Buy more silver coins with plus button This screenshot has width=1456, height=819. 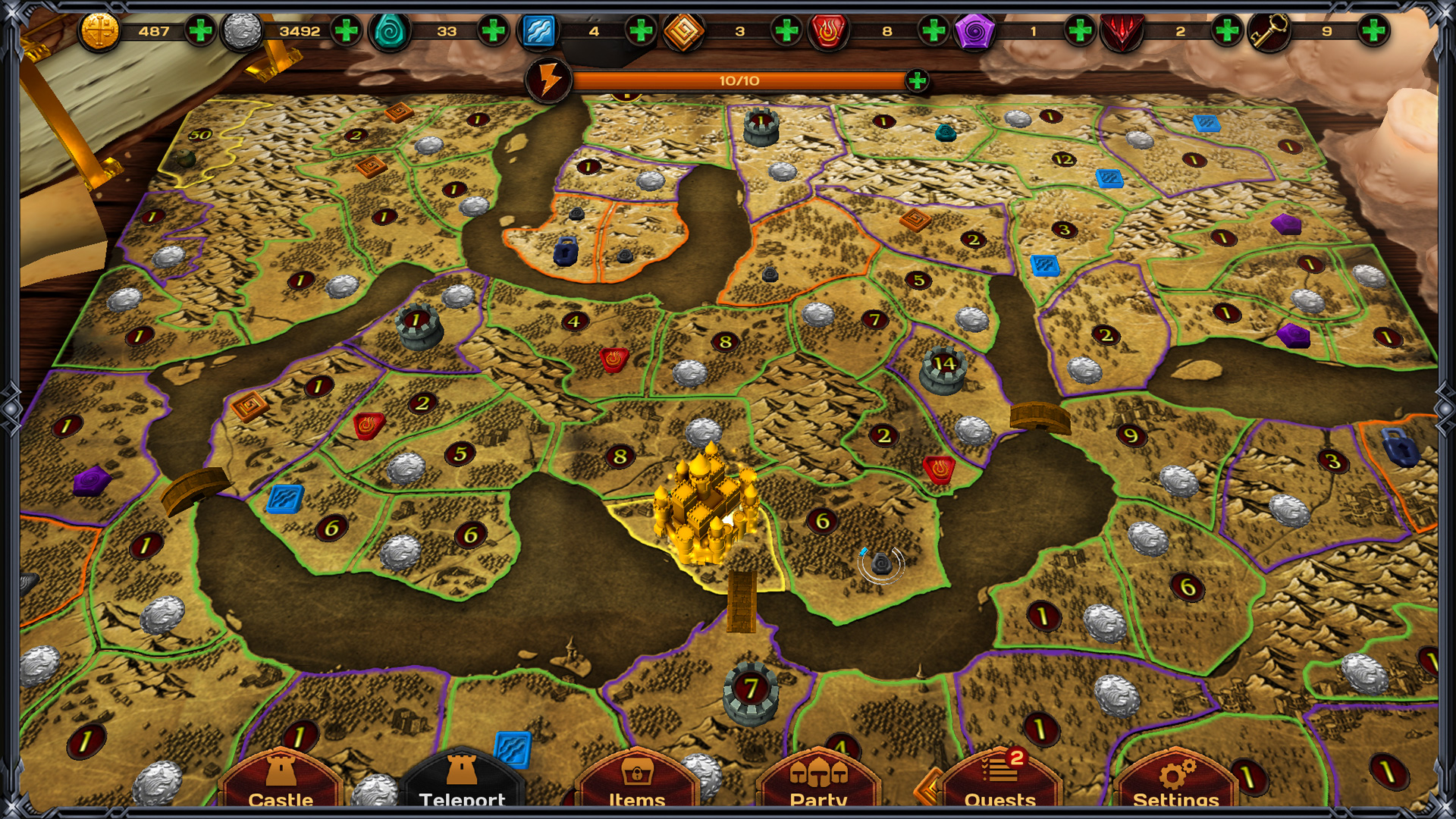point(347,31)
